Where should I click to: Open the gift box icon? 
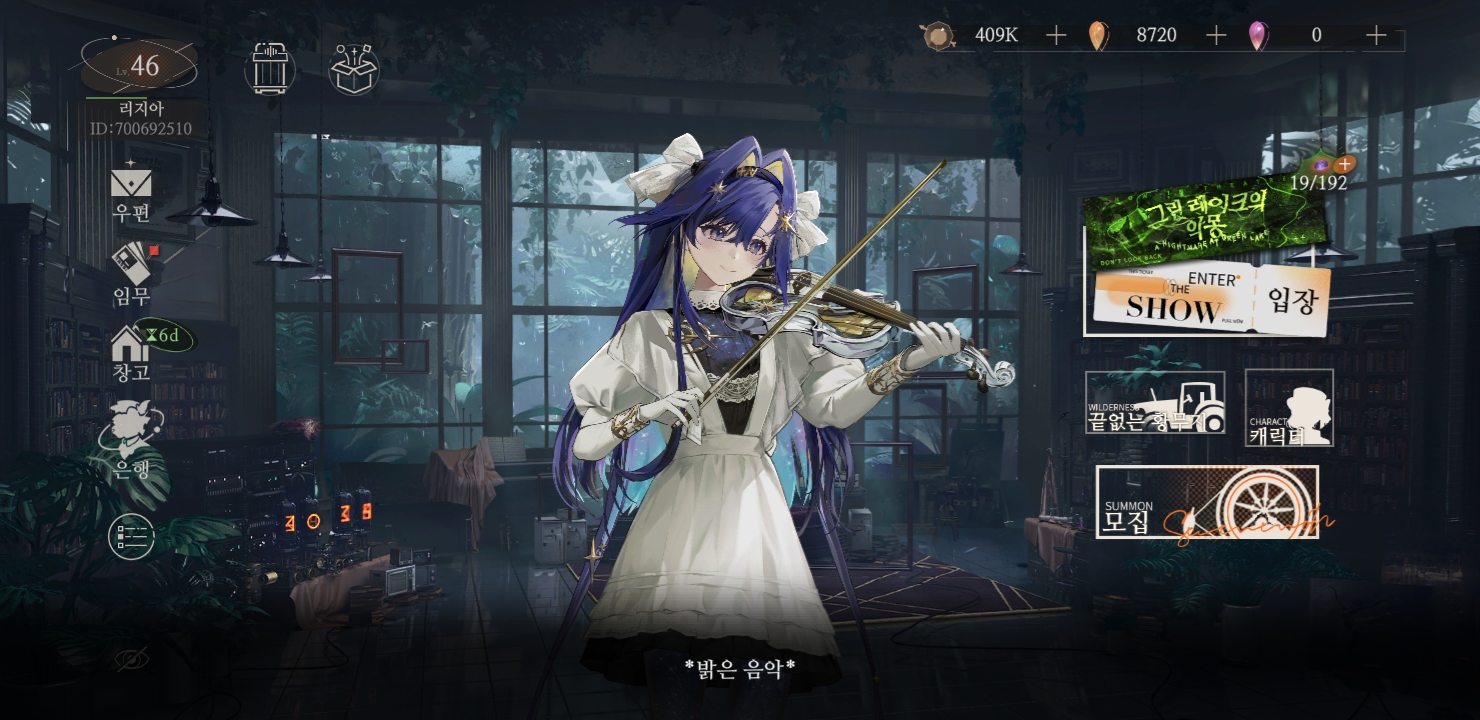(354, 68)
